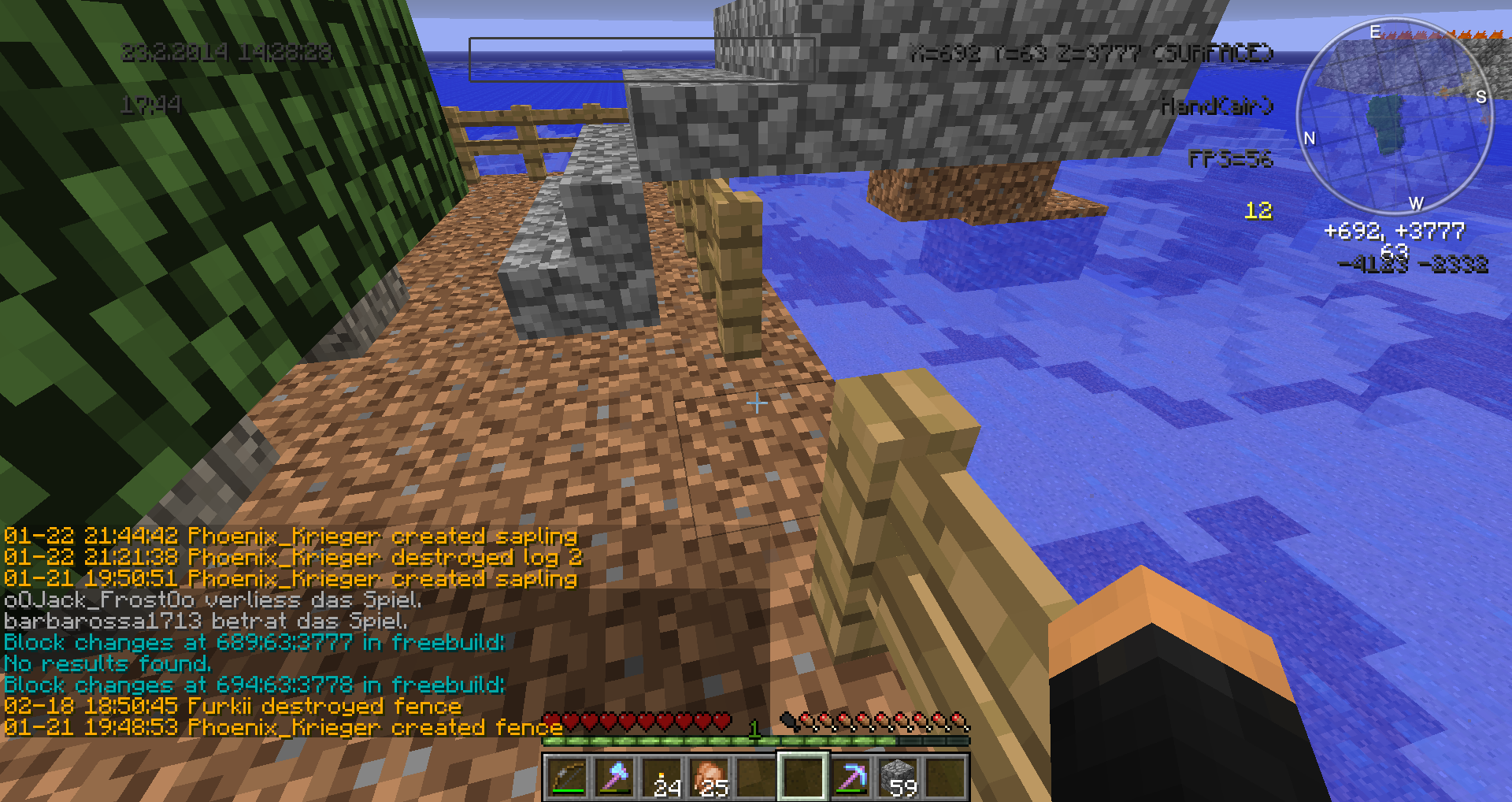The image size is (1512, 802).
Task: Select the enchanted diamond axe slot
Action: (614, 777)
